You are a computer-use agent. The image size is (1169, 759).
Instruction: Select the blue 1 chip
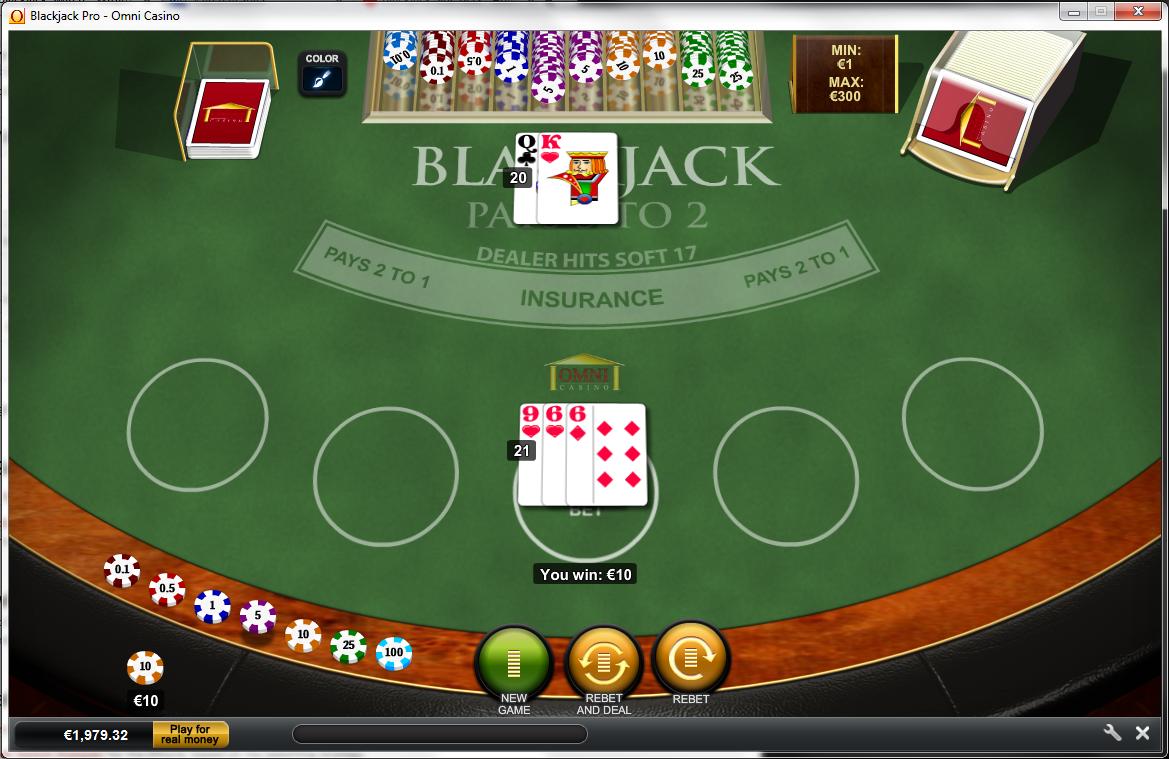[x=212, y=605]
